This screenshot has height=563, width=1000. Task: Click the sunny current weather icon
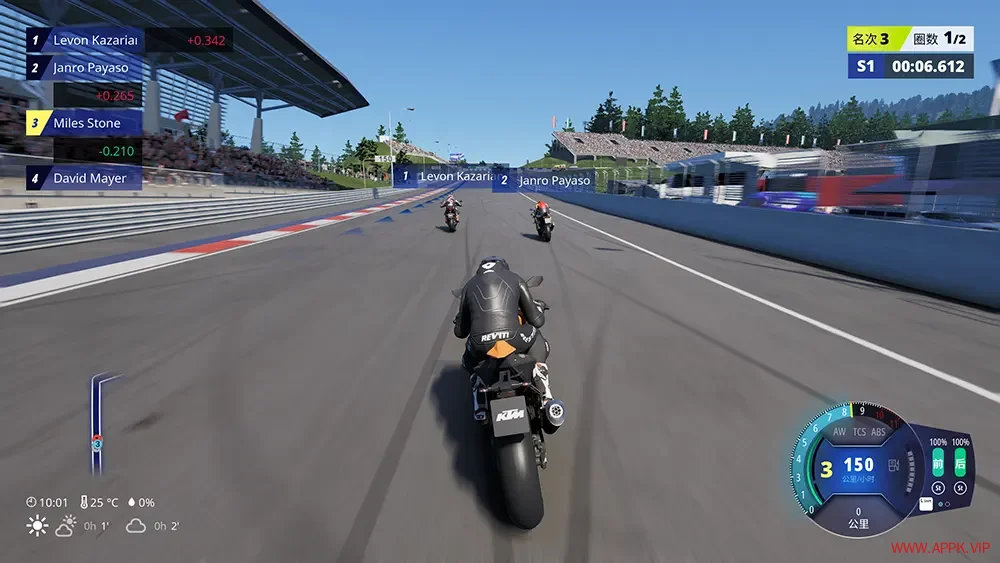tap(38, 525)
